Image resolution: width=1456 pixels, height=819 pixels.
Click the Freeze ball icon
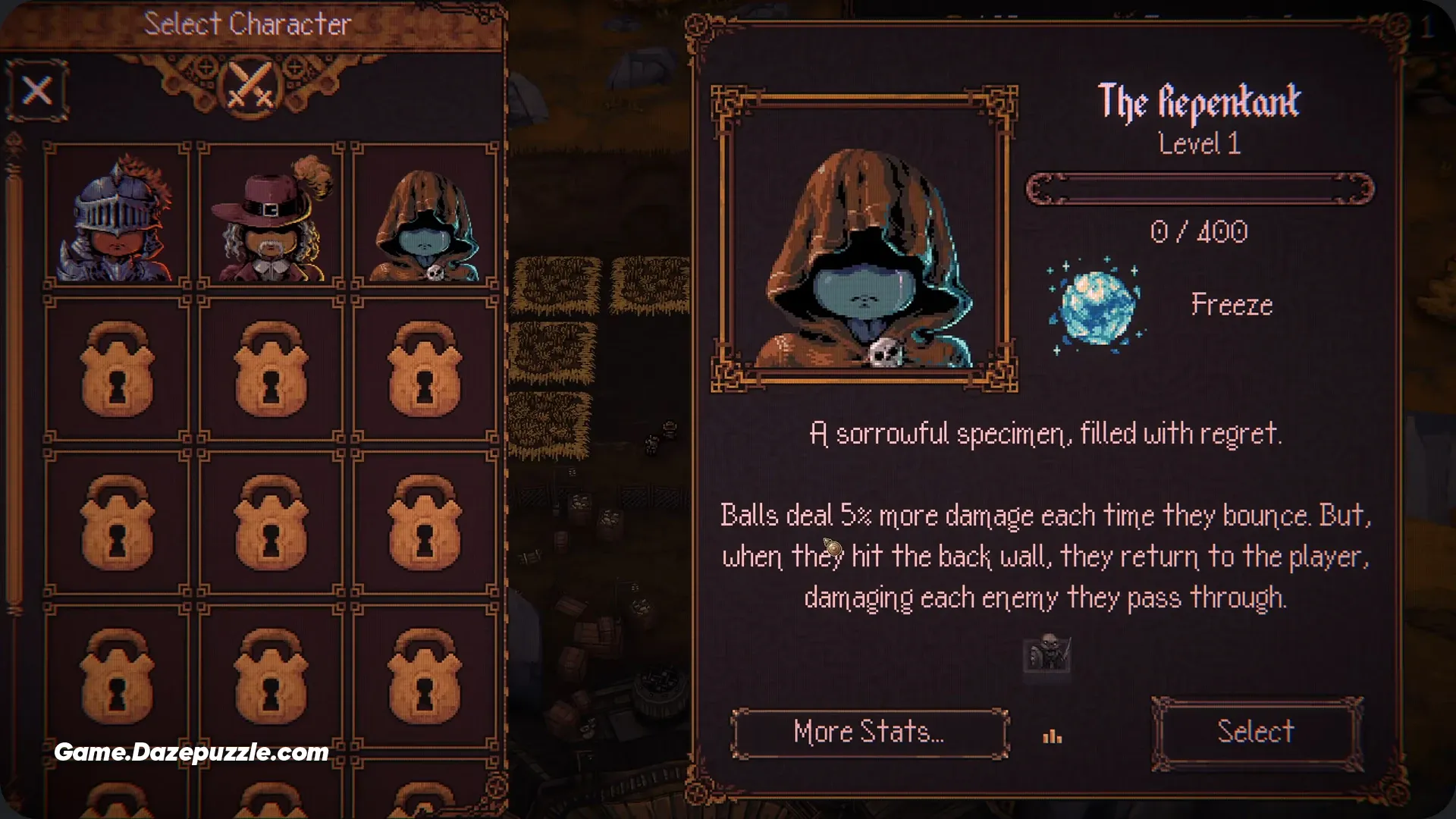point(1097,306)
